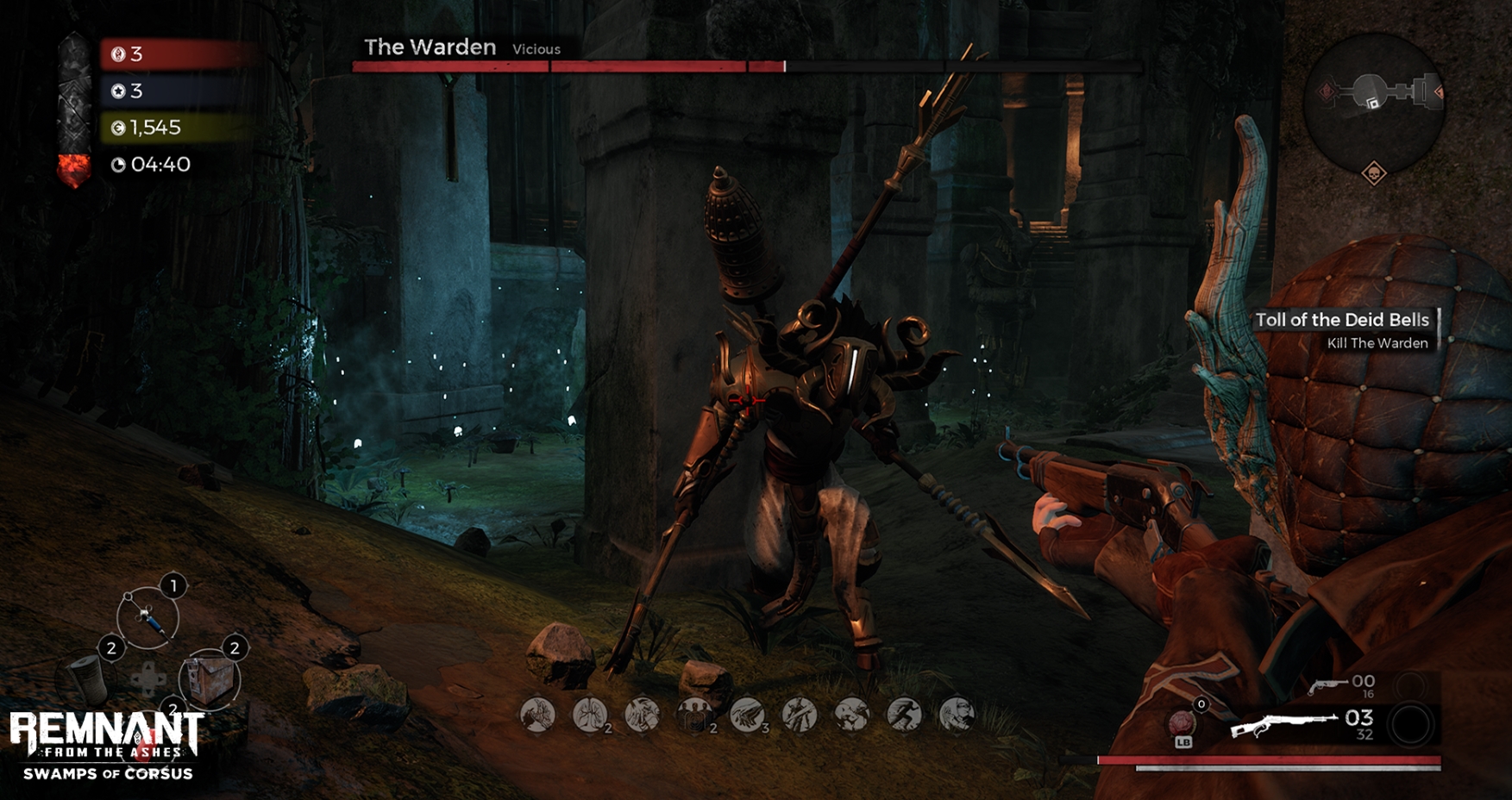Image resolution: width=1512 pixels, height=800 pixels.
Task: Select the grasping hand buff stacked x3
Action: coord(747,714)
